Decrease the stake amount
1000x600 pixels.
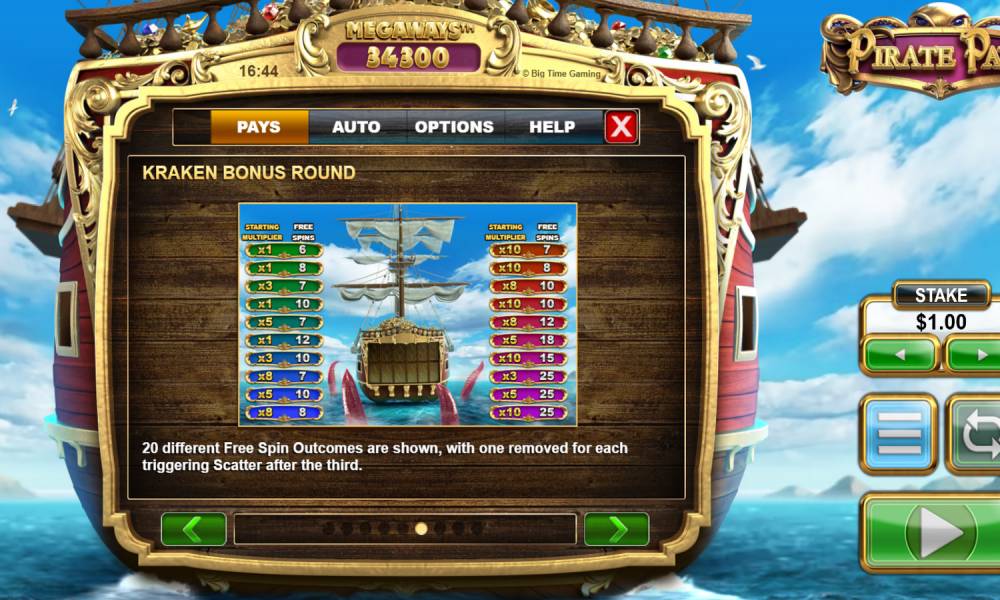pos(900,355)
